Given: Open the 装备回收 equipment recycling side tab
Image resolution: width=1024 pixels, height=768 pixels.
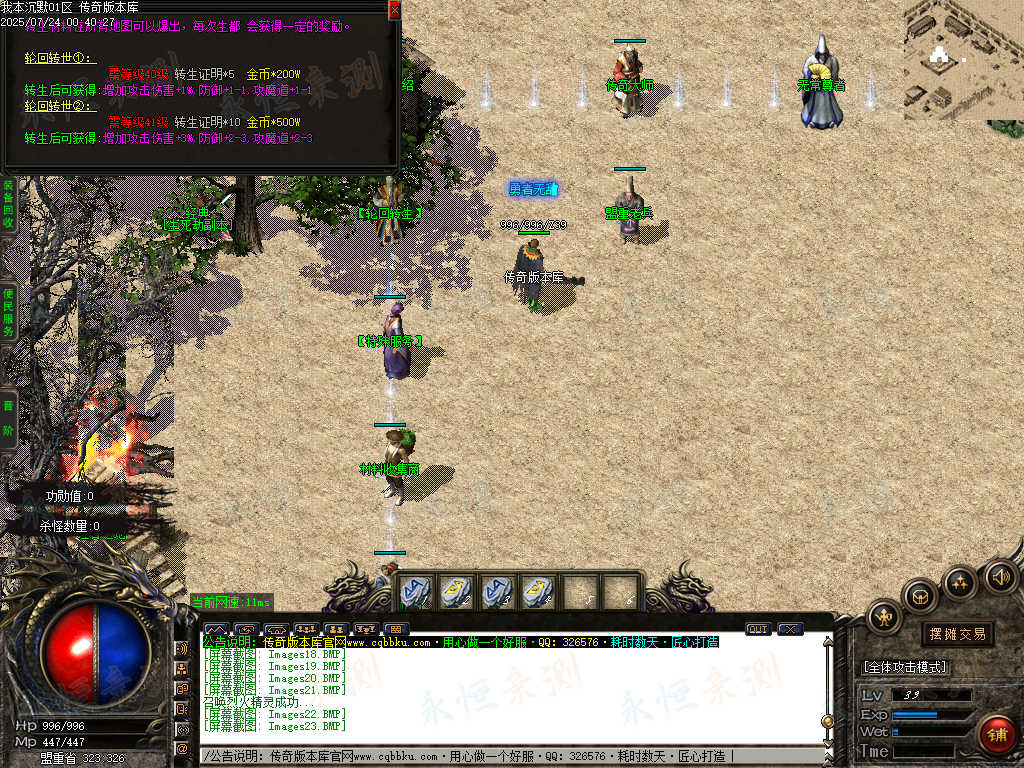Looking at the screenshot, I should pyautogui.click(x=8, y=204).
